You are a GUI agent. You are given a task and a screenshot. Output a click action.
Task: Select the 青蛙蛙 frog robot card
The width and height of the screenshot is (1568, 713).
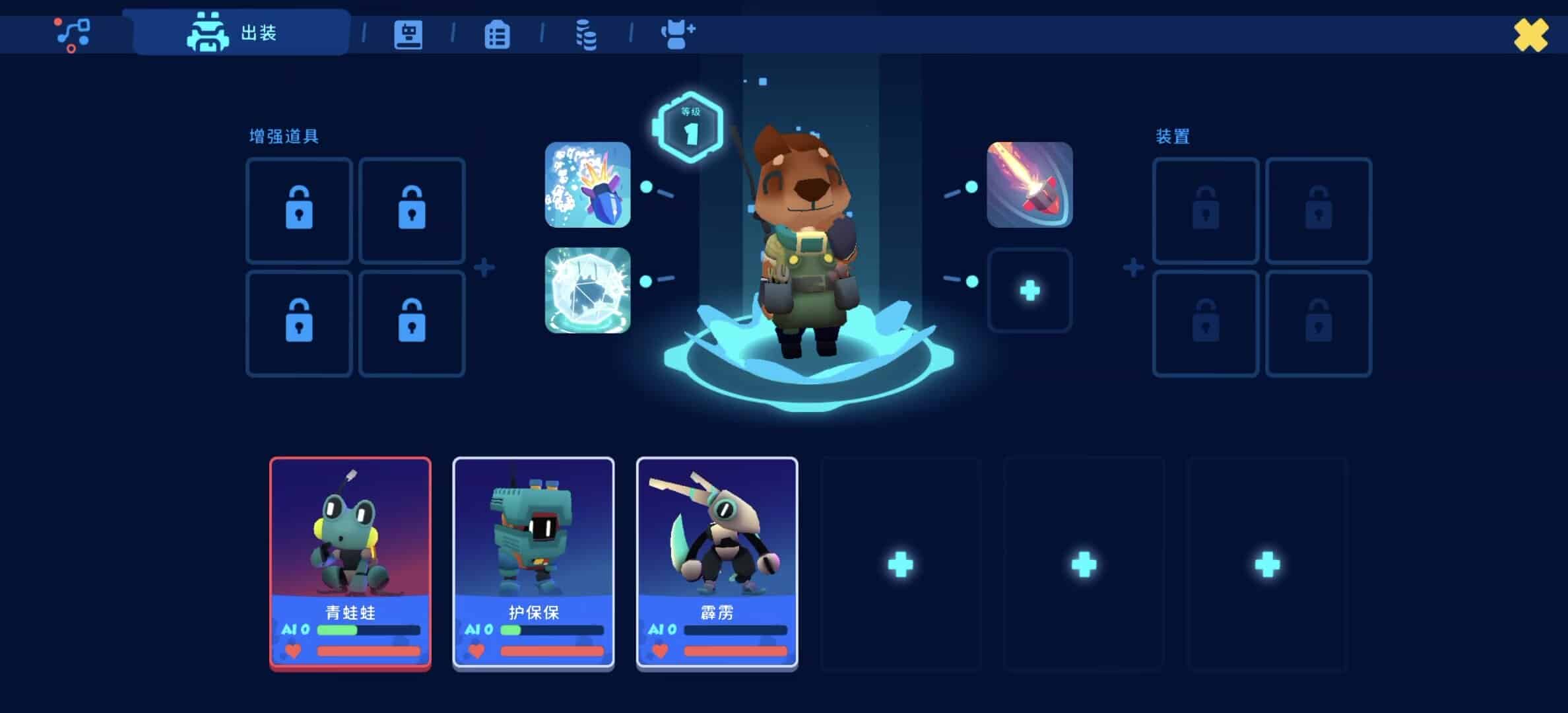(350, 563)
